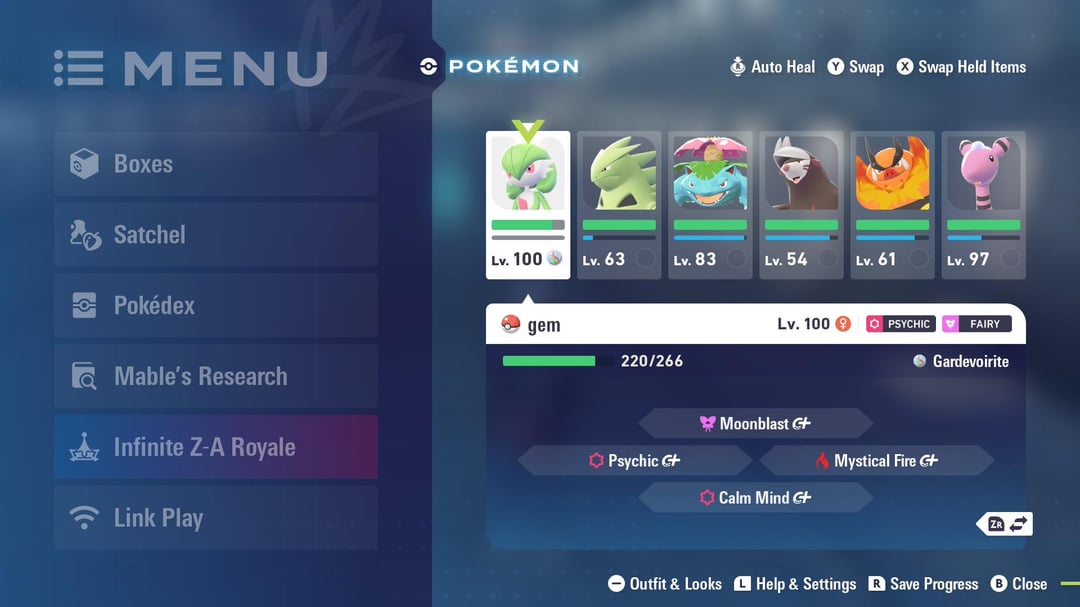Choose Infinite Z-A Royale

[215, 447]
